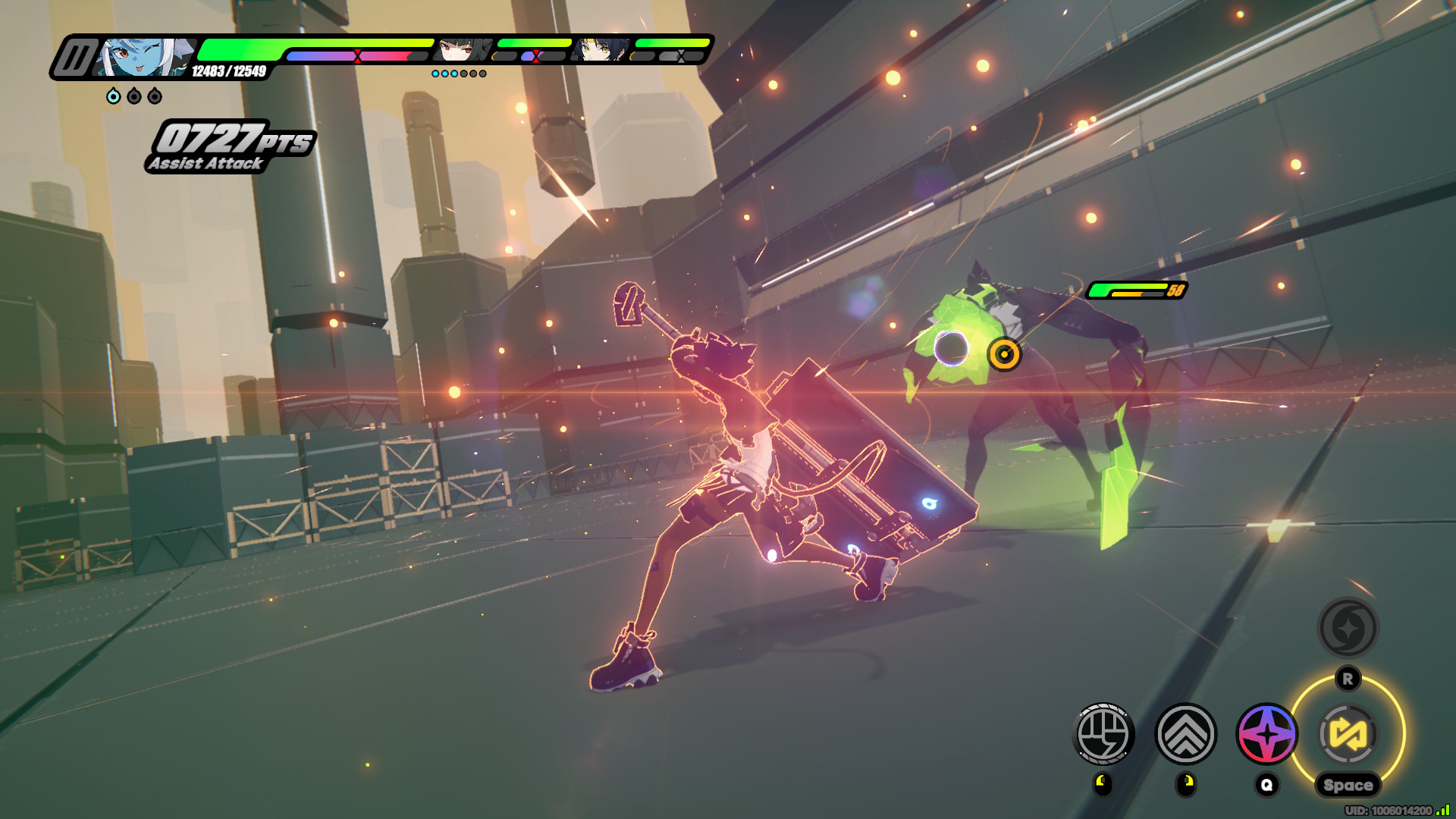Click the row of decibel gauge dots
1456x819 pixels.
pyautogui.click(x=459, y=74)
